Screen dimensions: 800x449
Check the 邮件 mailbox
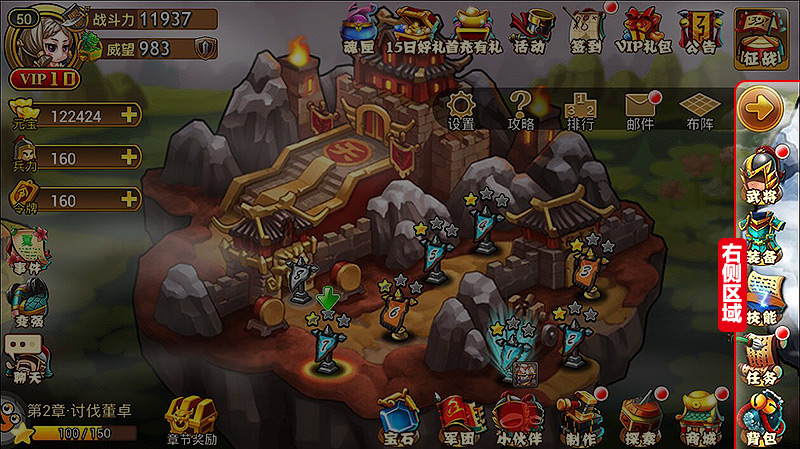coord(640,109)
